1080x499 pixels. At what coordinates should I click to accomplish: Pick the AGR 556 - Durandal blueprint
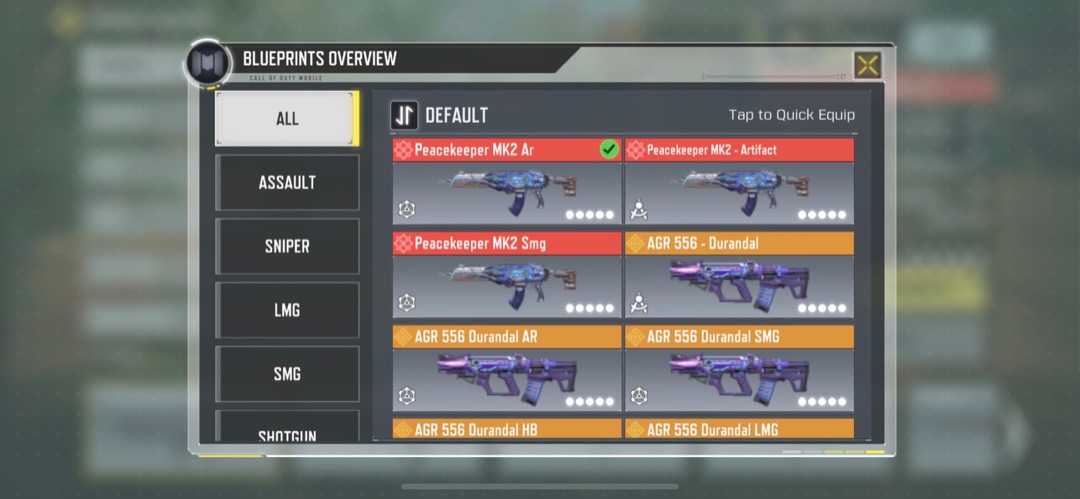[739, 275]
